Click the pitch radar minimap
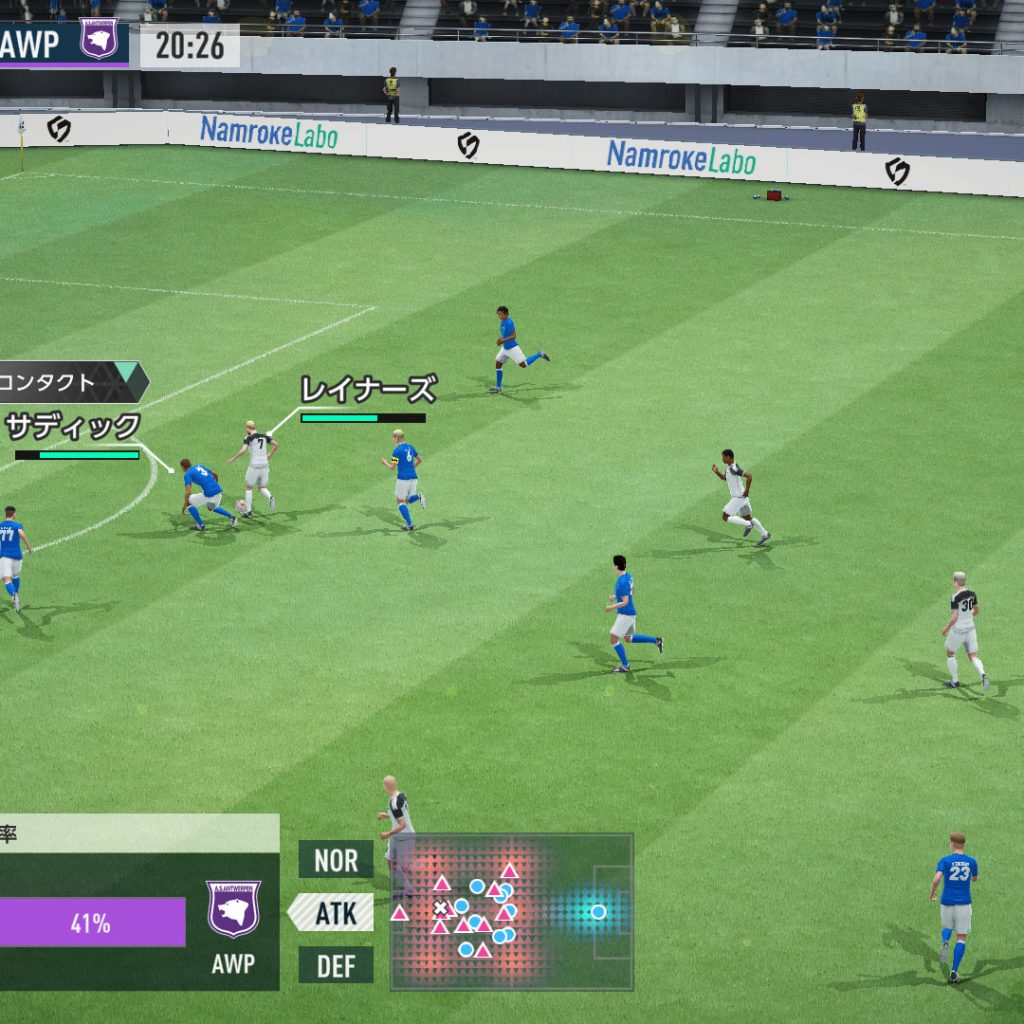This screenshot has height=1024, width=1024. pyautogui.click(x=511, y=911)
